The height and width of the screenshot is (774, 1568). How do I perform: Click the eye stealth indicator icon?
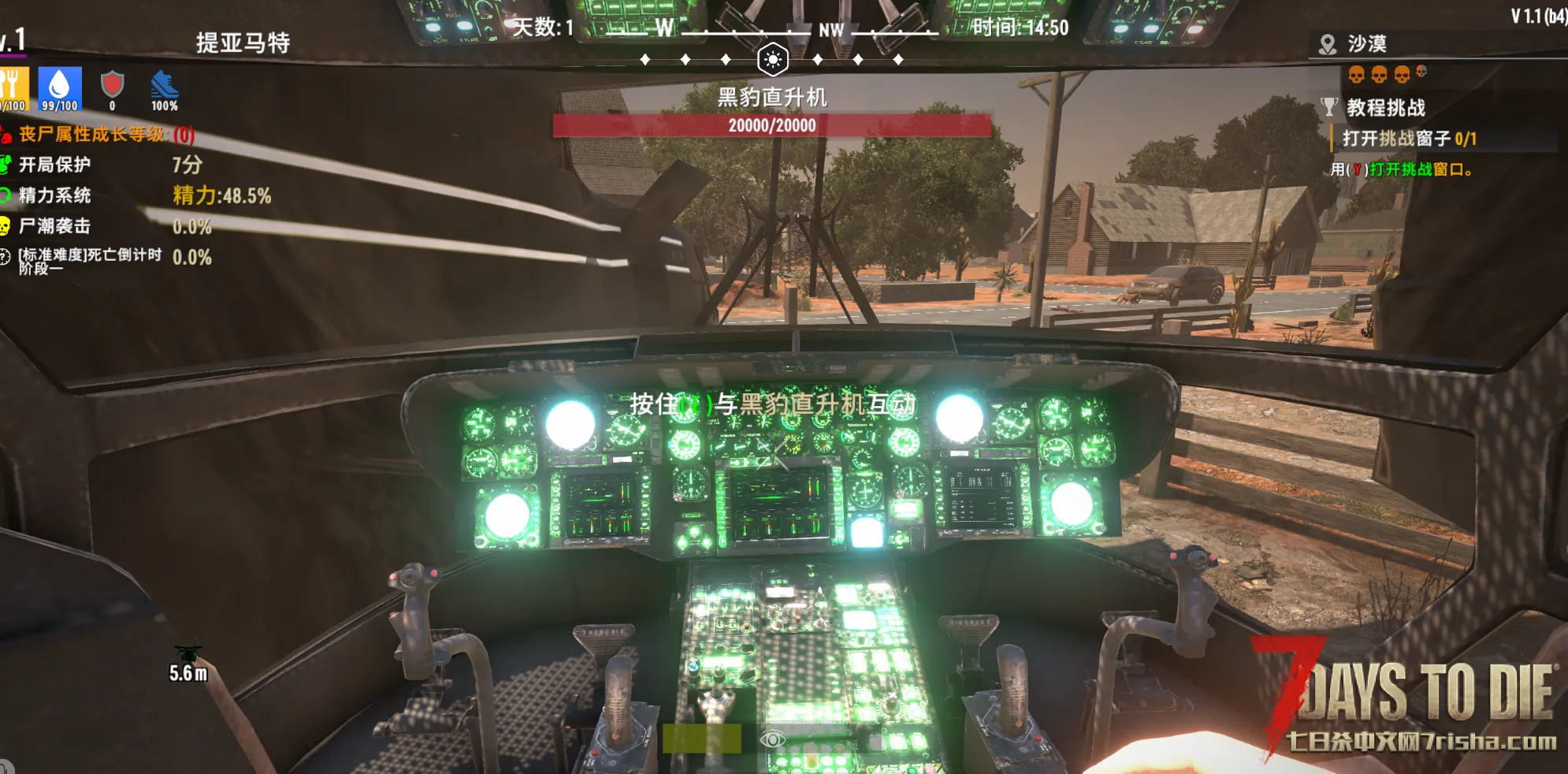772,739
